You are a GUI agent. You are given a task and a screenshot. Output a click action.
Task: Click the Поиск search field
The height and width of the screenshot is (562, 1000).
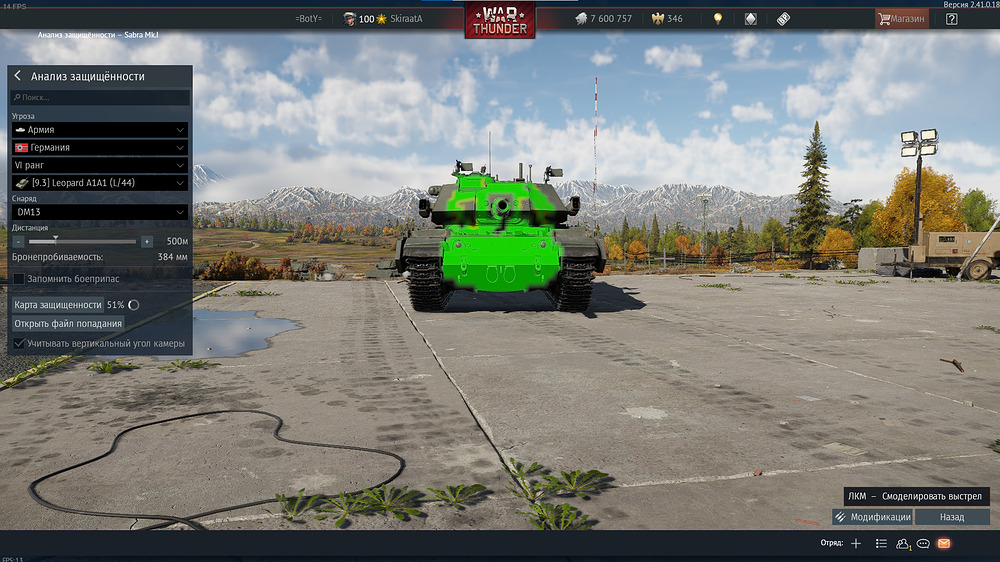100,98
